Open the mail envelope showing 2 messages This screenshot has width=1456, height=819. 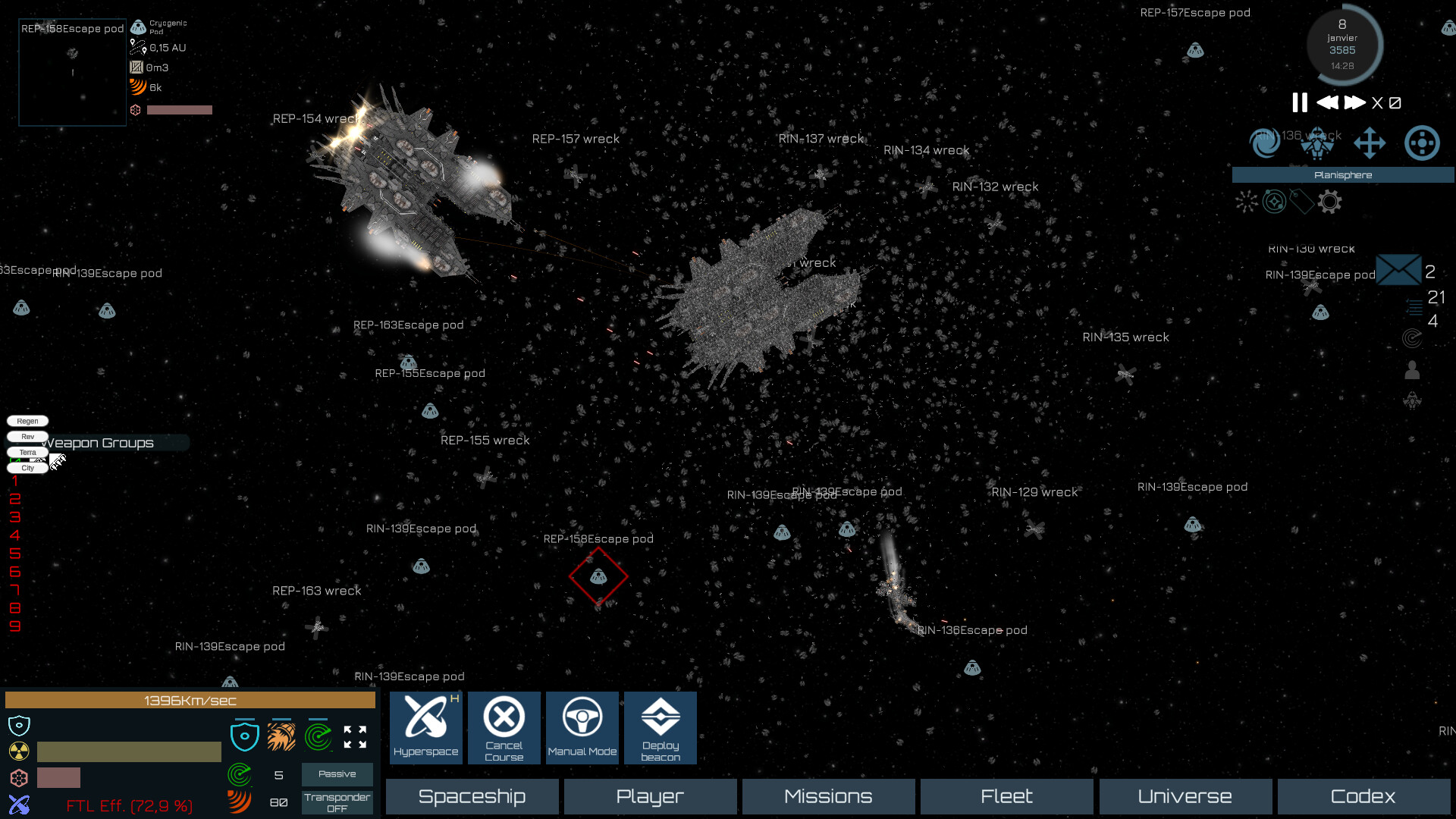coord(1399,269)
